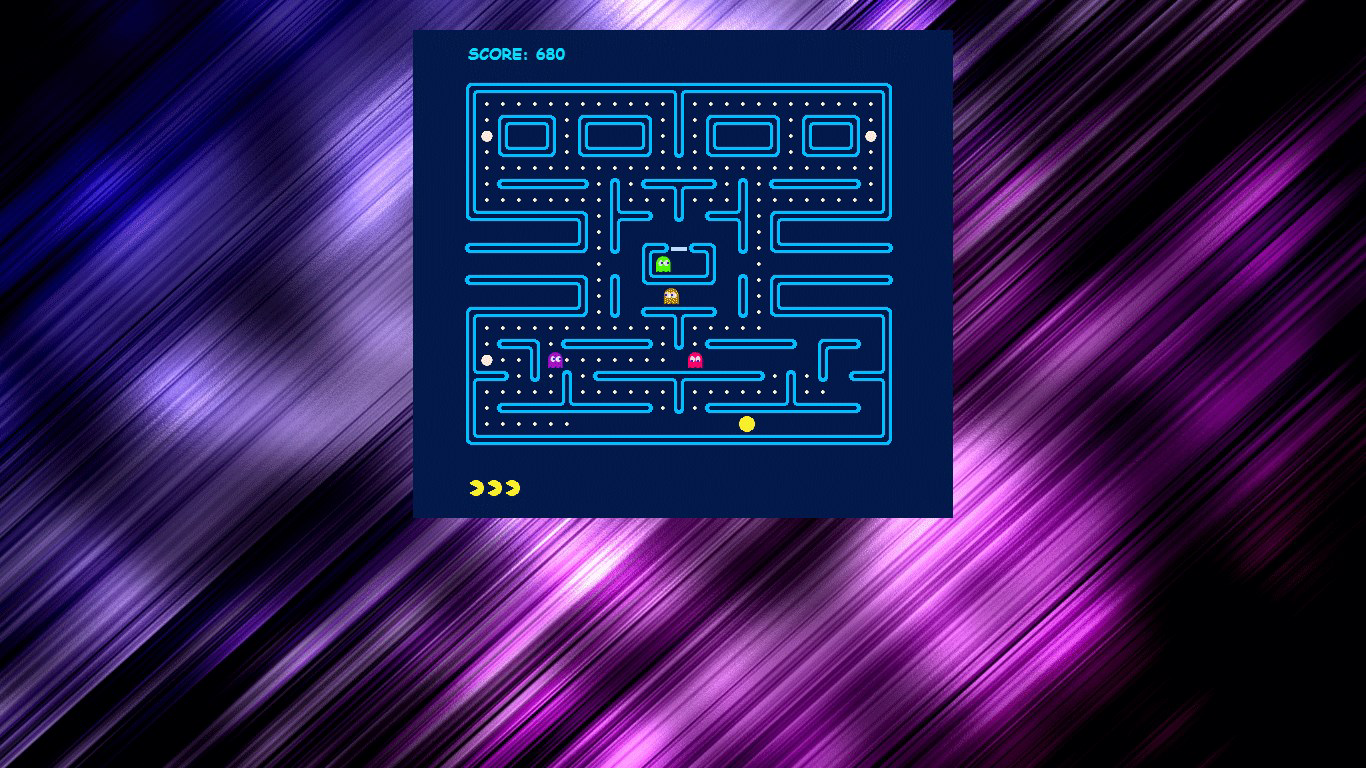Click the power pellet in the top-left area
The width and height of the screenshot is (1366, 768).
point(487,135)
